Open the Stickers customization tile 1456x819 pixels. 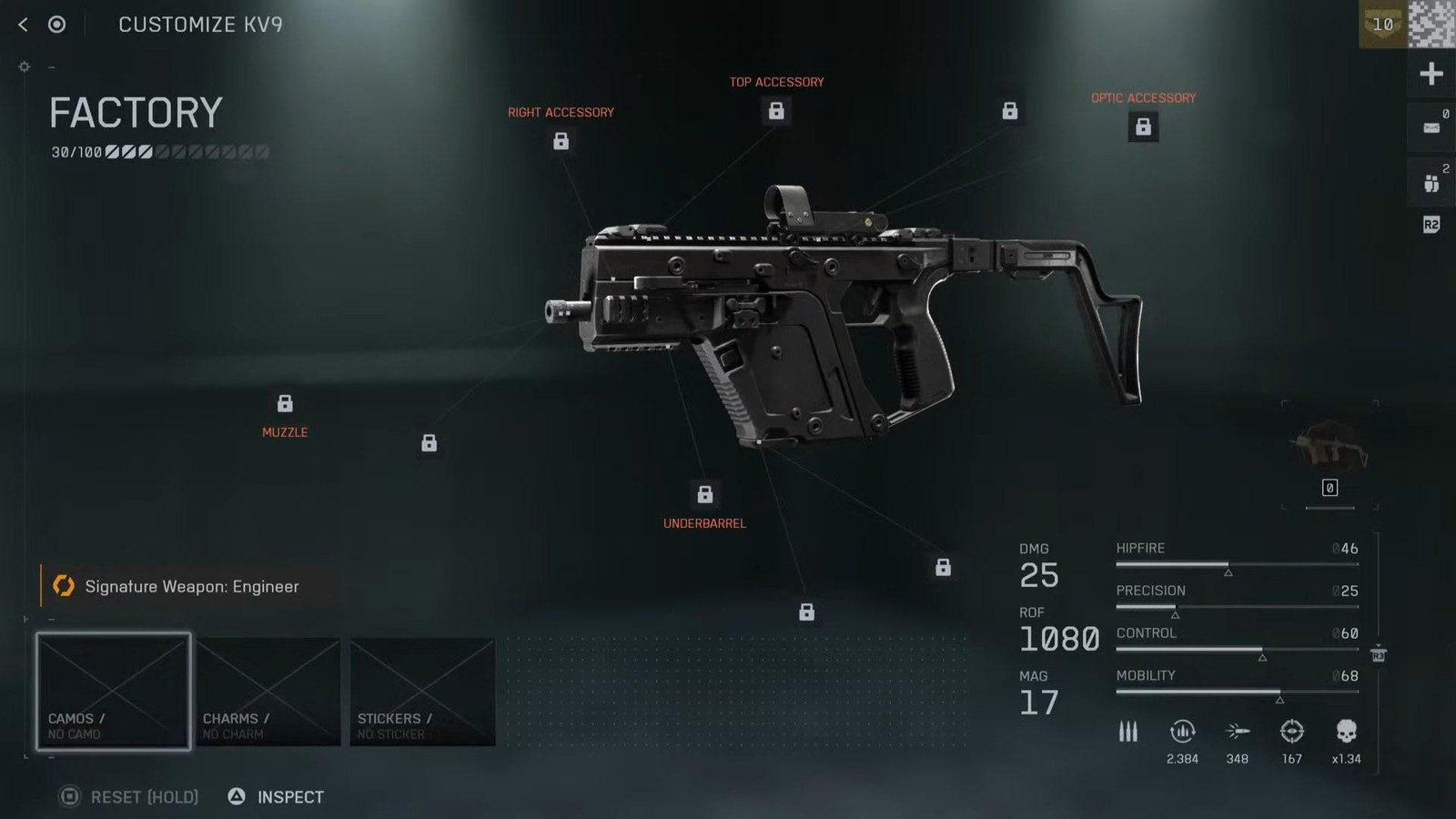(423, 692)
